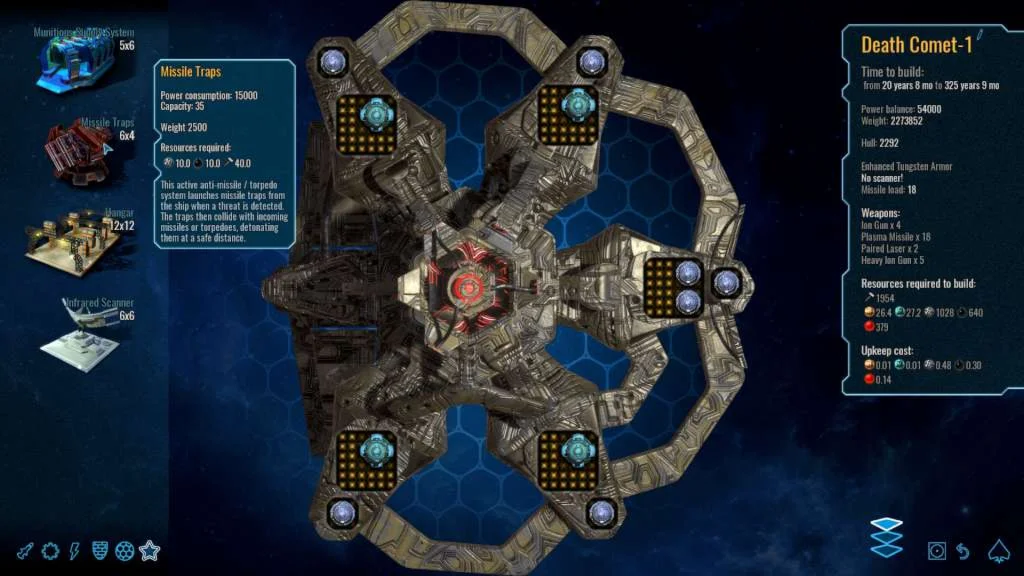
Task: Open the missile weapons category
Action: [x=25, y=551]
